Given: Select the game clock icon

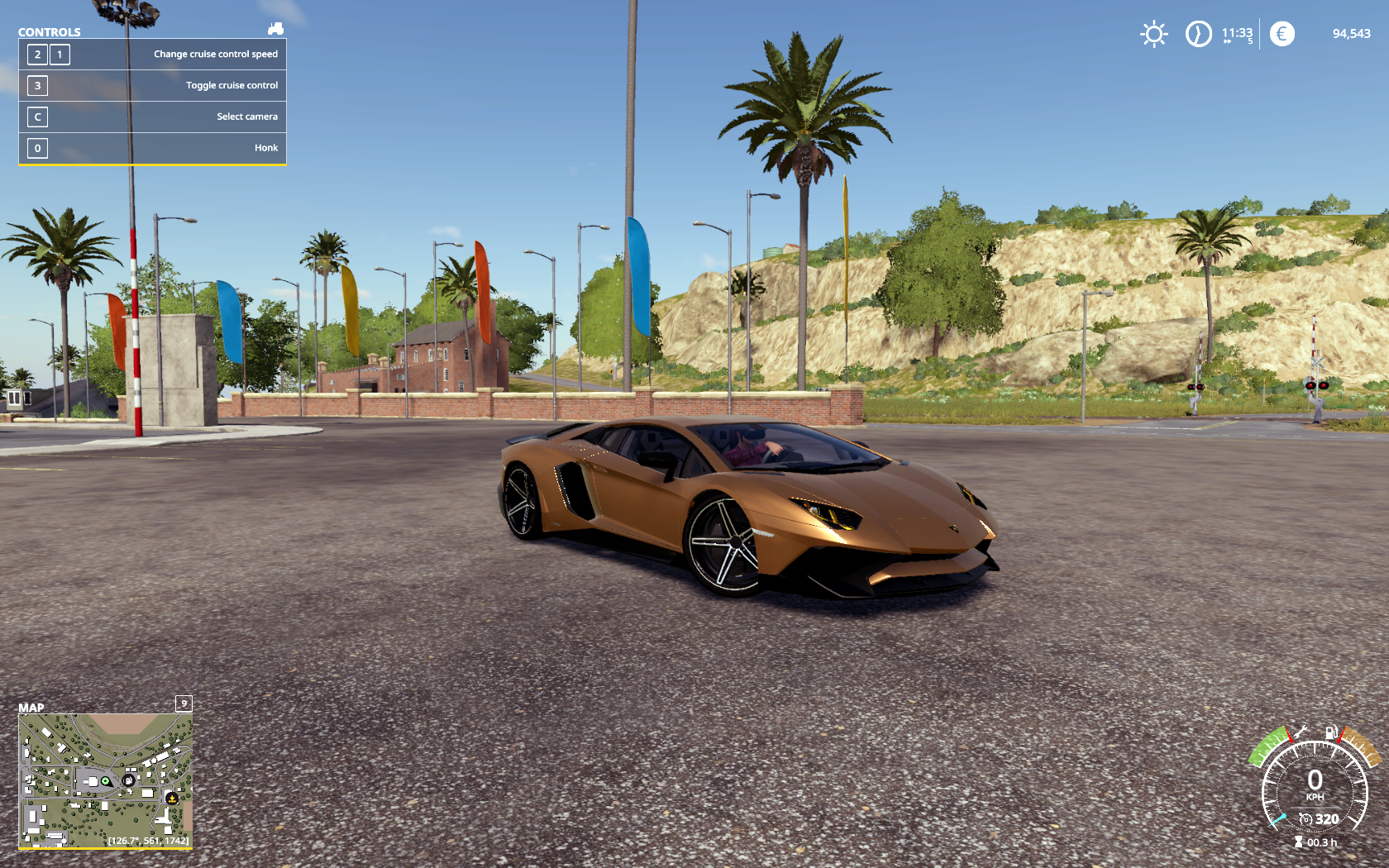Looking at the screenshot, I should click(1198, 34).
